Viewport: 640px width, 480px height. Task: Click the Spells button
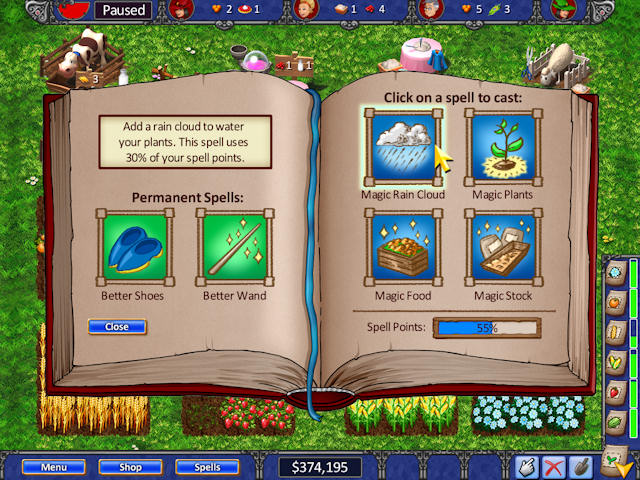(x=206, y=467)
